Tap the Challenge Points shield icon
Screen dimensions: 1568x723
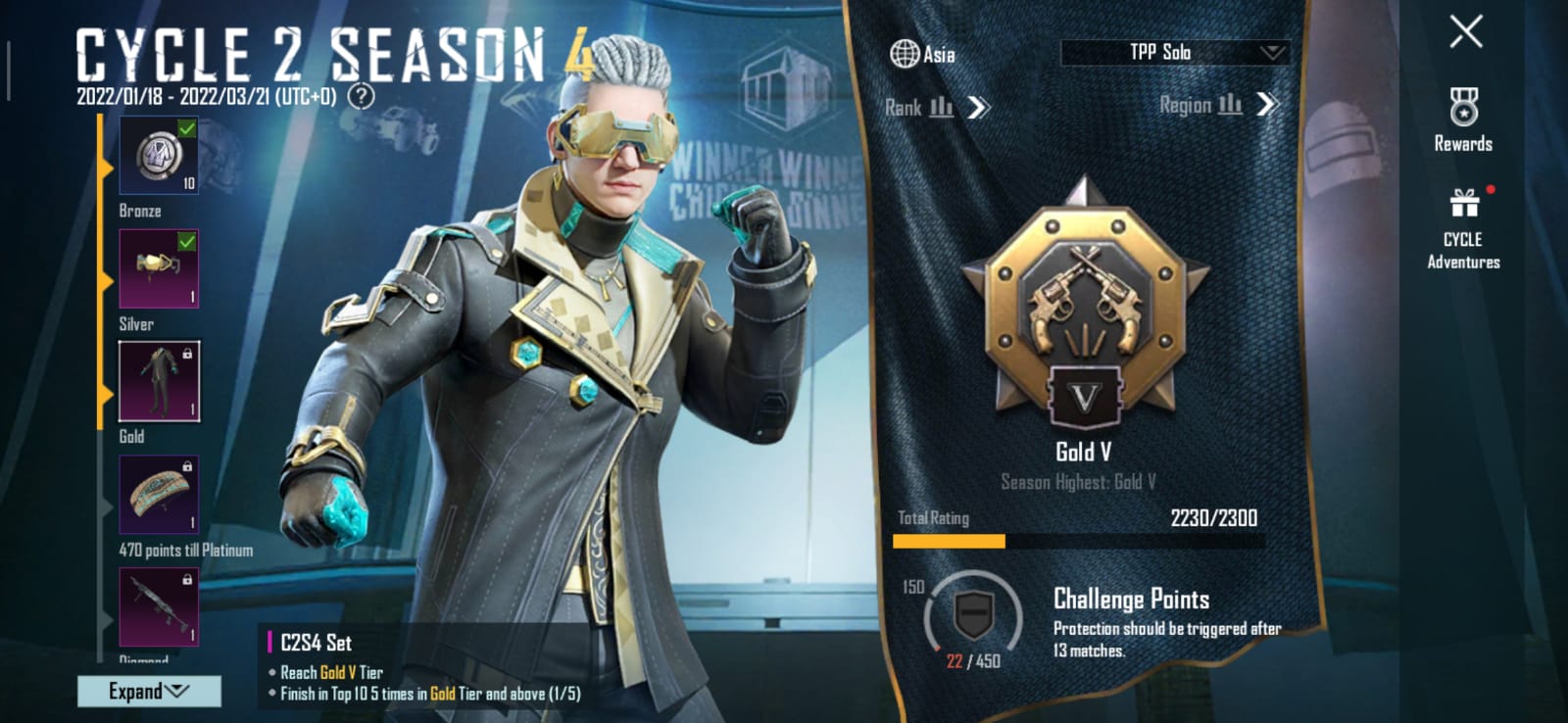pos(973,615)
